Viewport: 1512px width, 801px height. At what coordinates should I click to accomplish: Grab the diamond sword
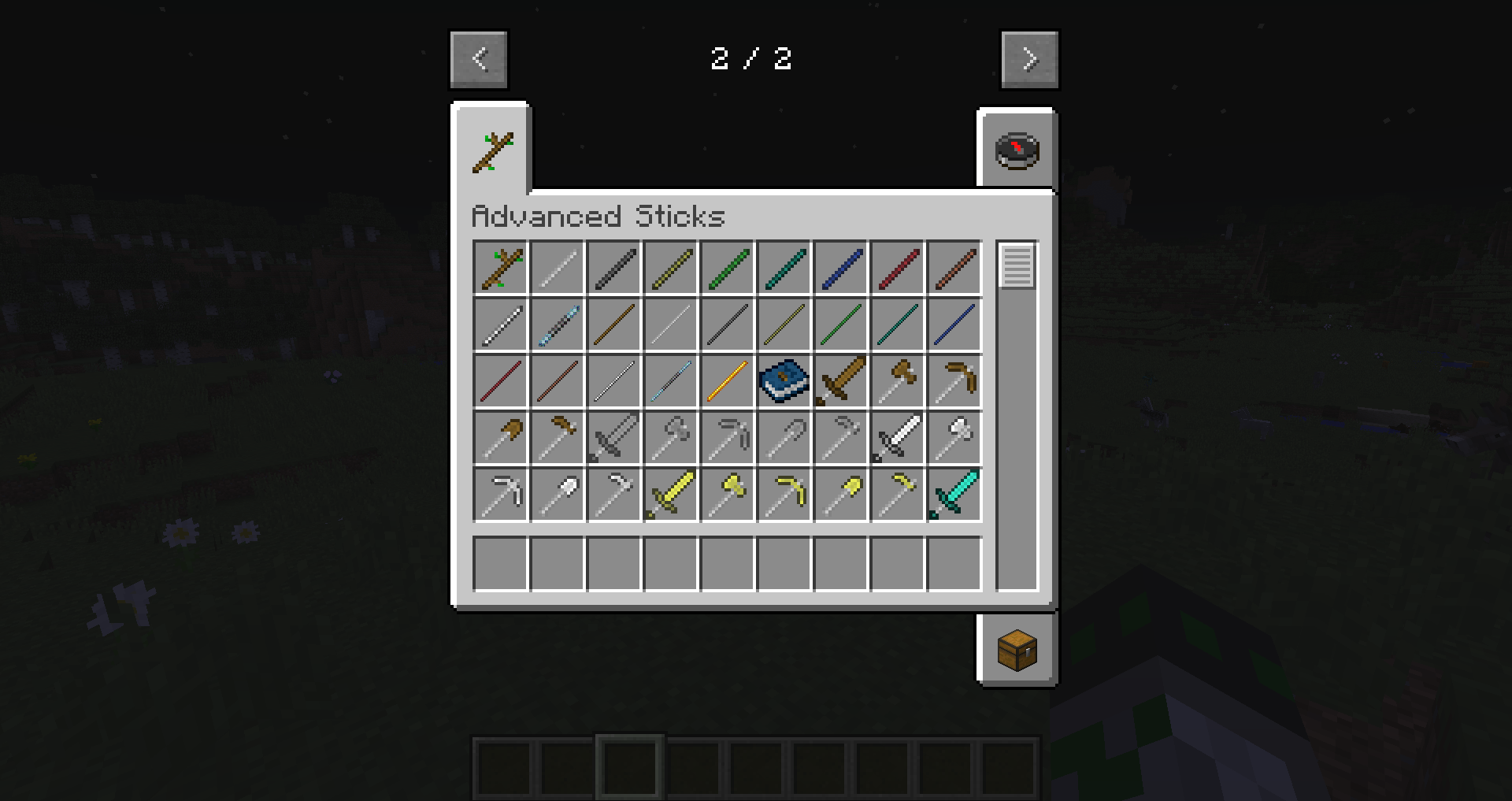tap(954, 495)
